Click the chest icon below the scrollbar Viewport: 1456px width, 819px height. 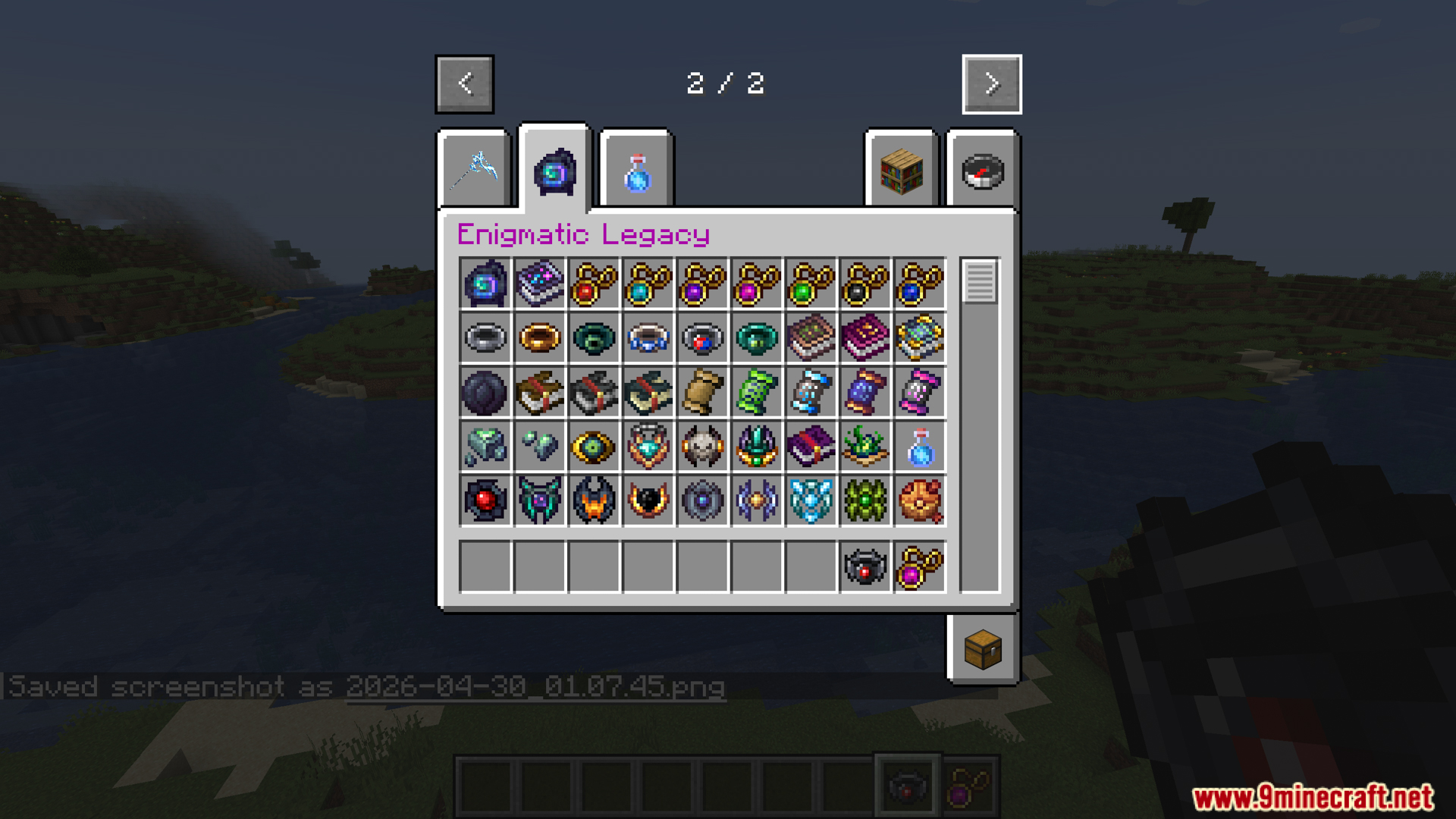point(982,648)
